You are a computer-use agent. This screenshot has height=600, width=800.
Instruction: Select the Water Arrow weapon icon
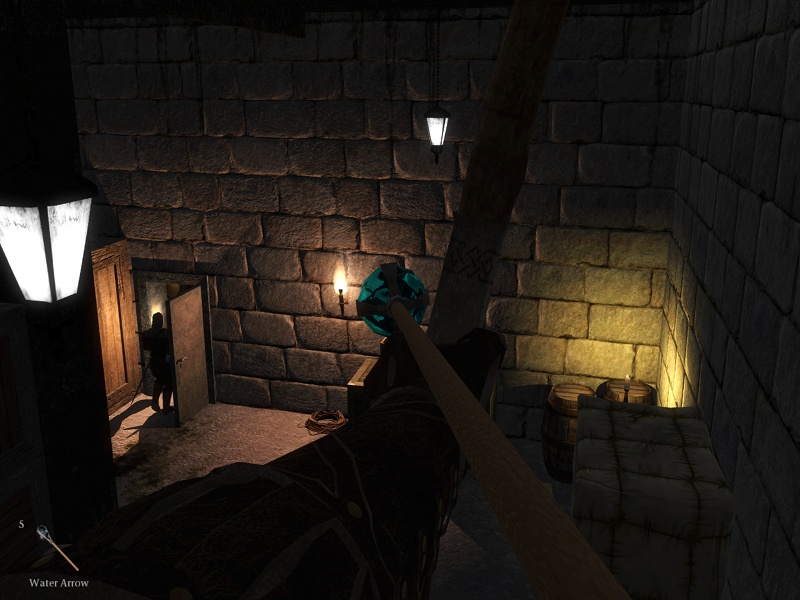(x=56, y=547)
